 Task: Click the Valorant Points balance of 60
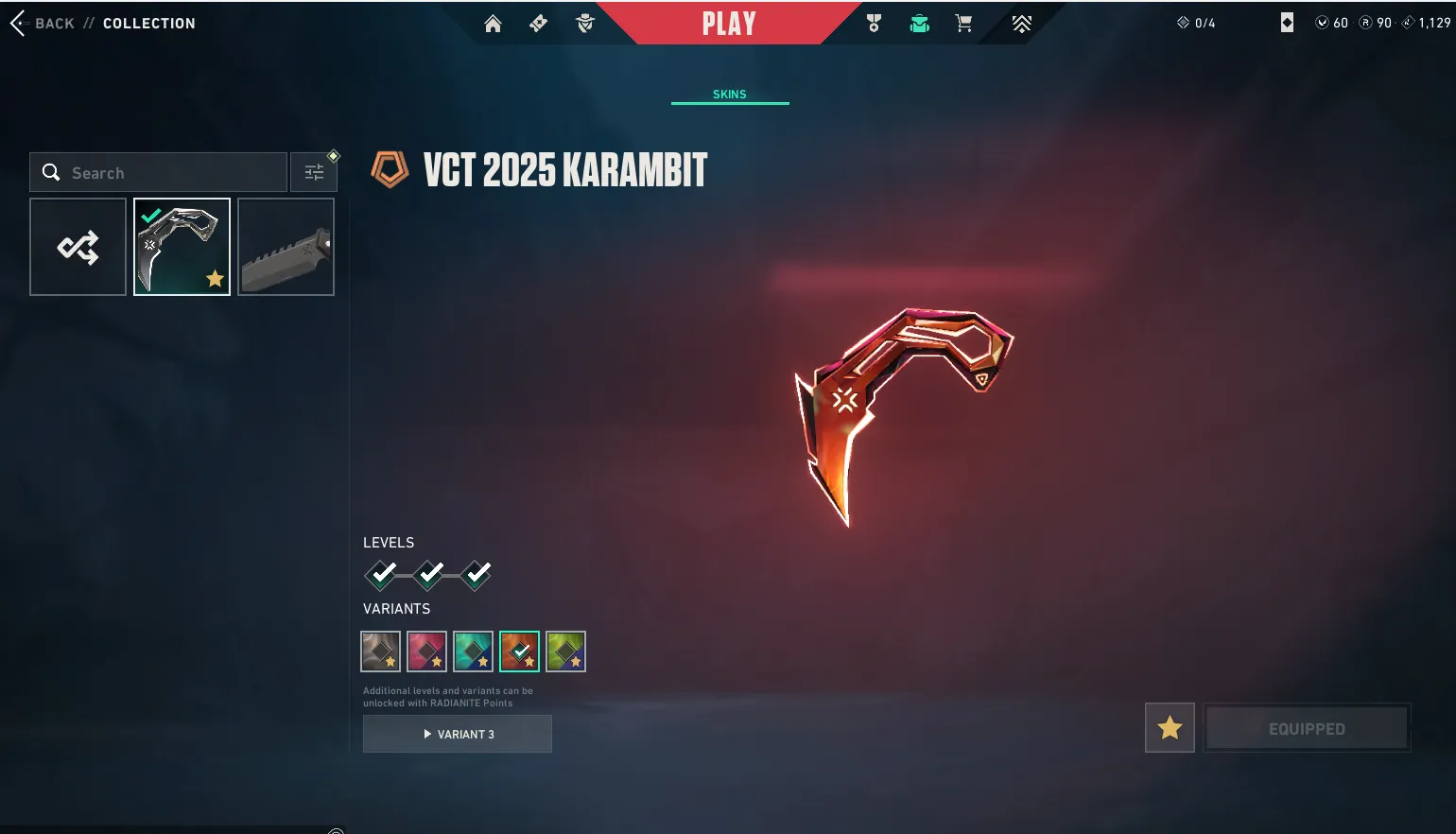tap(1333, 23)
